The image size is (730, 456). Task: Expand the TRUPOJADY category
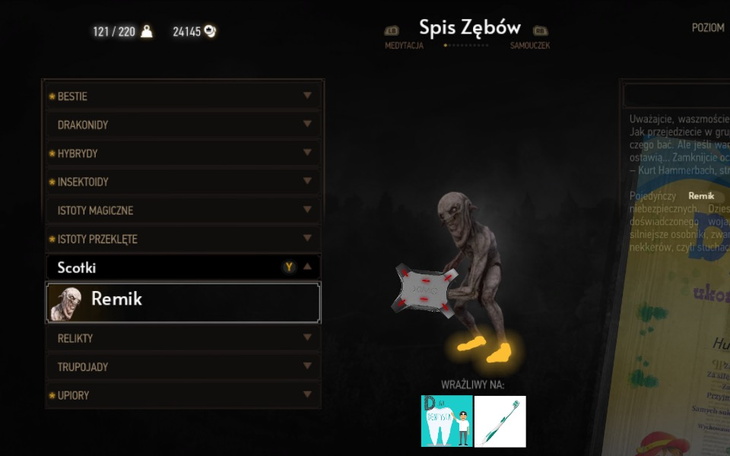click(182, 367)
